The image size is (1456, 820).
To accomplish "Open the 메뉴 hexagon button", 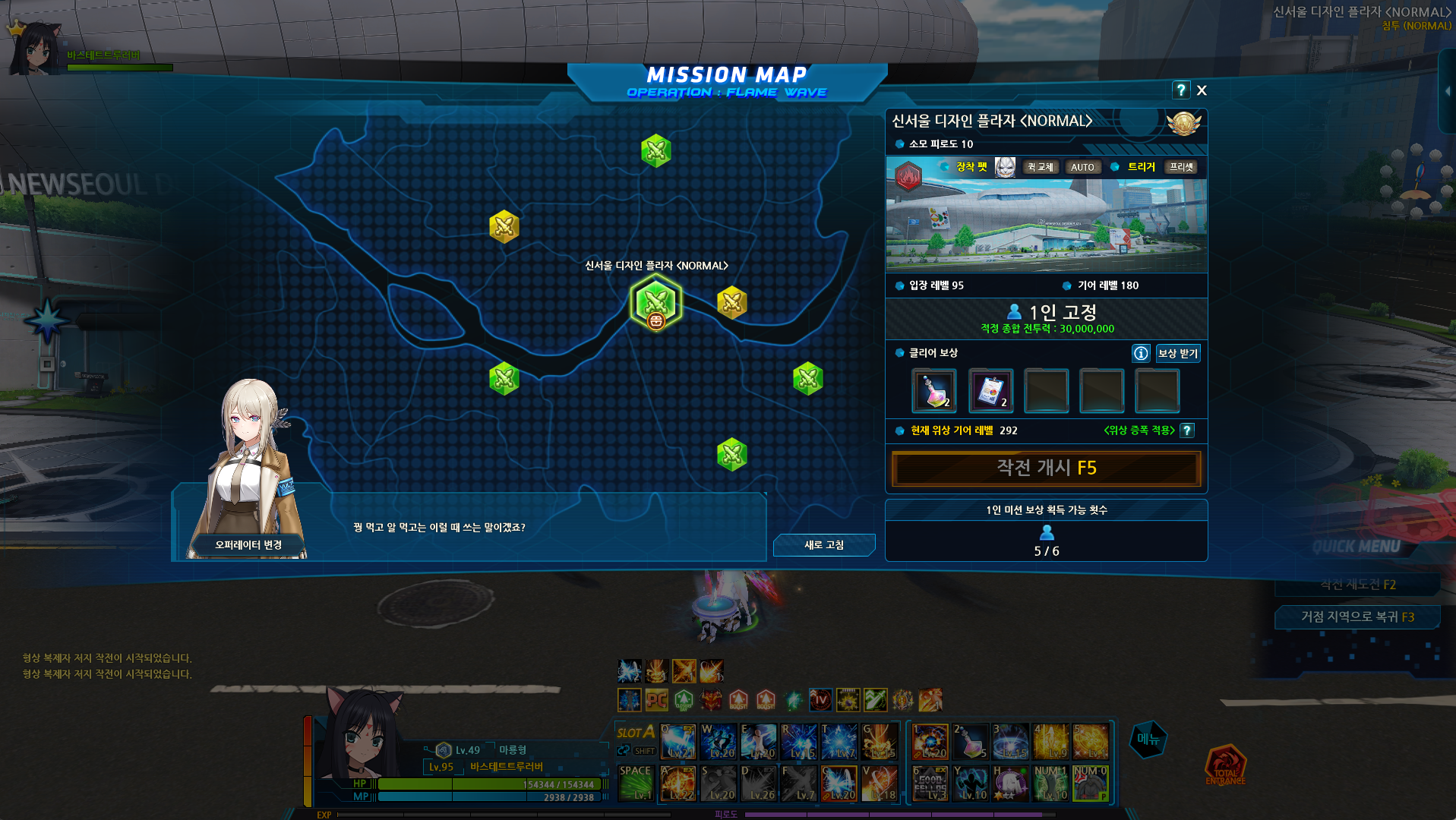I will point(1148,739).
